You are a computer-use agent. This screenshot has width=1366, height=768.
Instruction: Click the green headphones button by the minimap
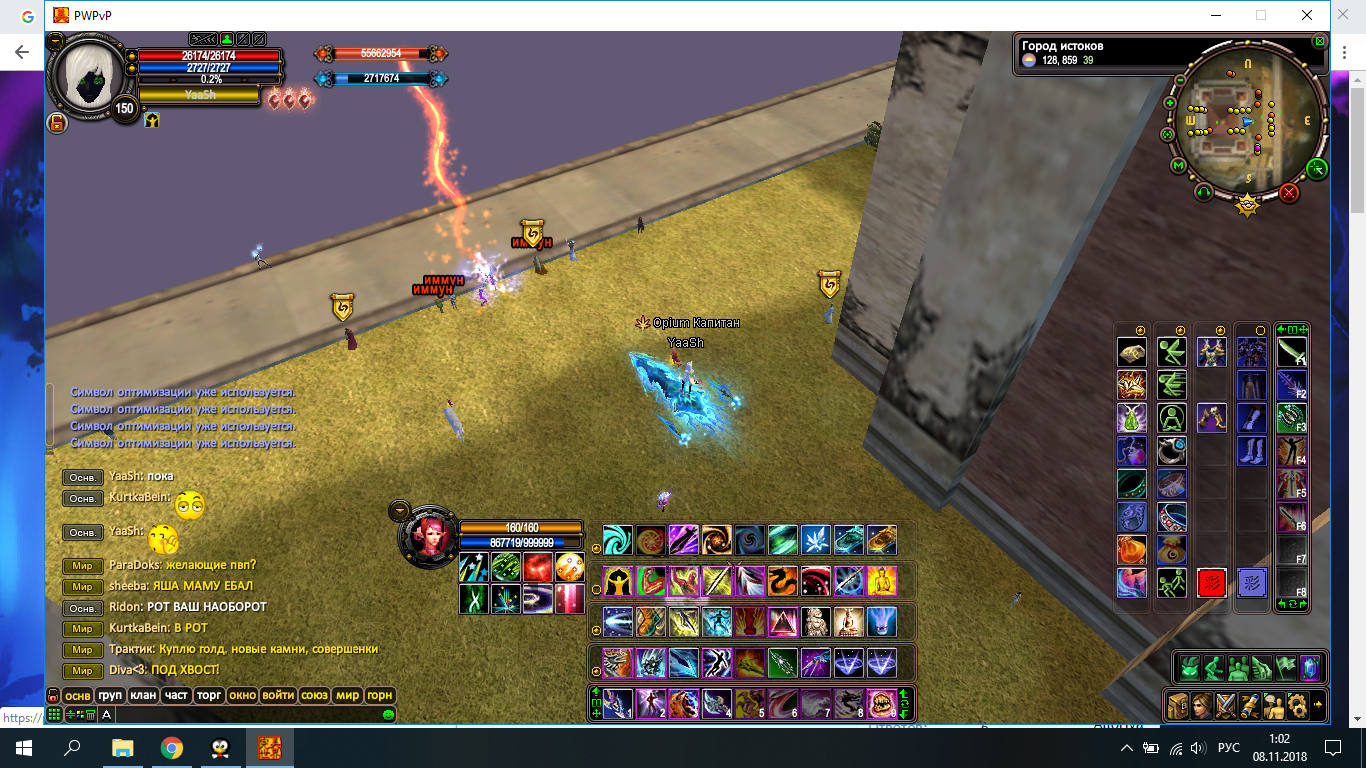click(x=1203, y=192)
